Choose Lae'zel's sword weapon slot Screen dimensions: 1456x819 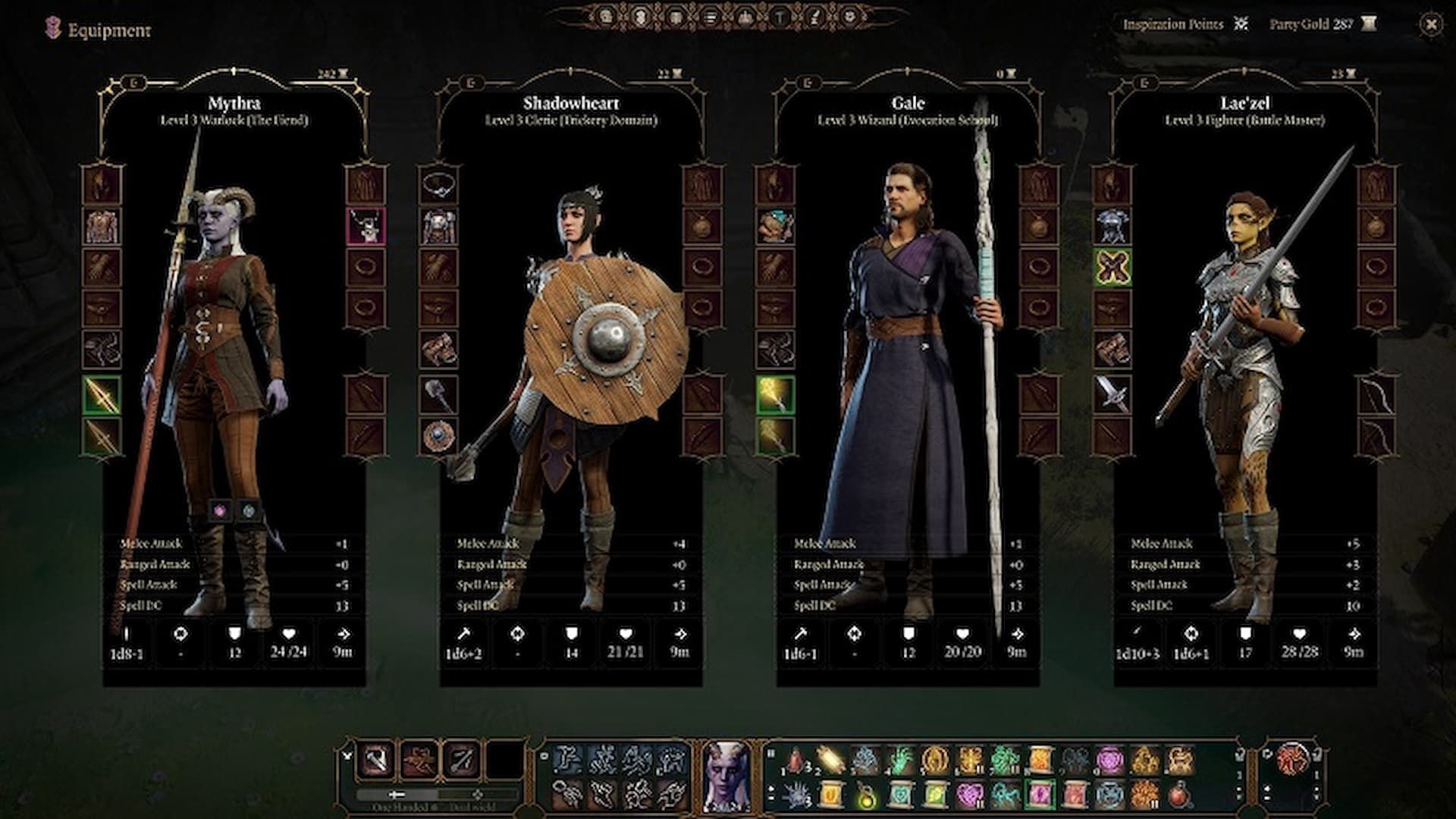click(1112, 395)
